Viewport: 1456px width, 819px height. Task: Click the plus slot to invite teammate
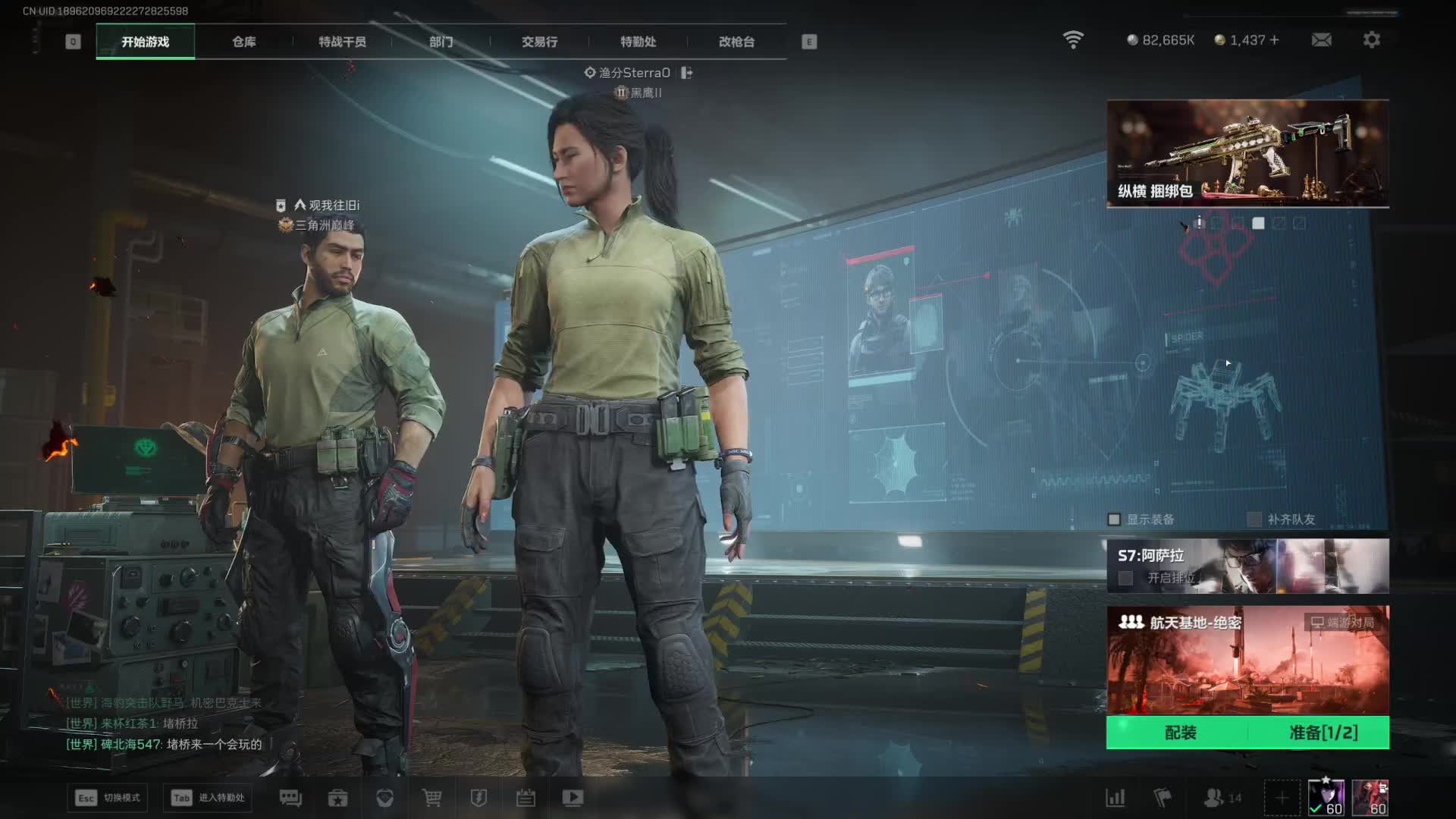tap(1282, 798)
